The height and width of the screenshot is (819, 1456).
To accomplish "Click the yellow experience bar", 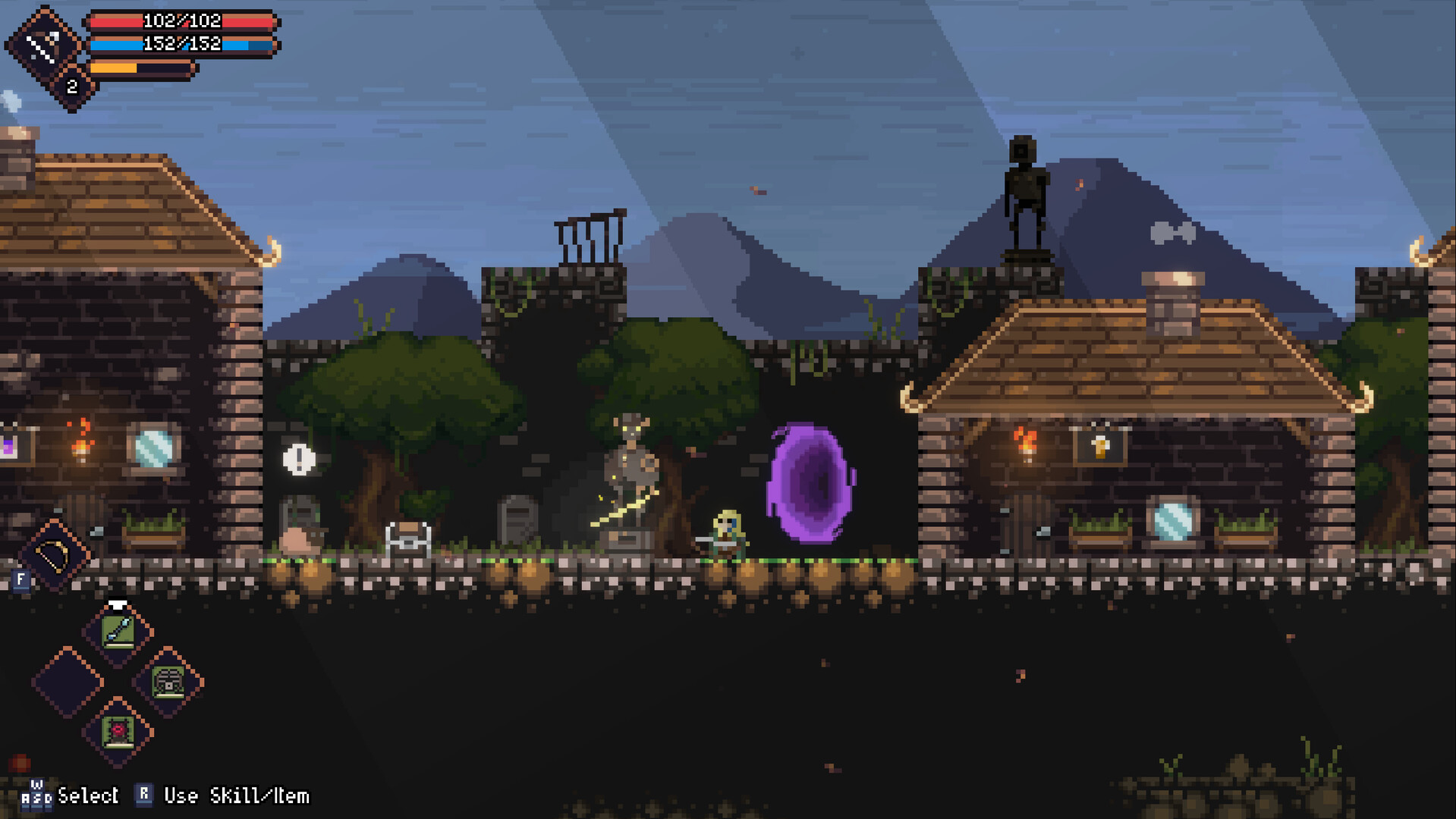I will pos(114,69).
